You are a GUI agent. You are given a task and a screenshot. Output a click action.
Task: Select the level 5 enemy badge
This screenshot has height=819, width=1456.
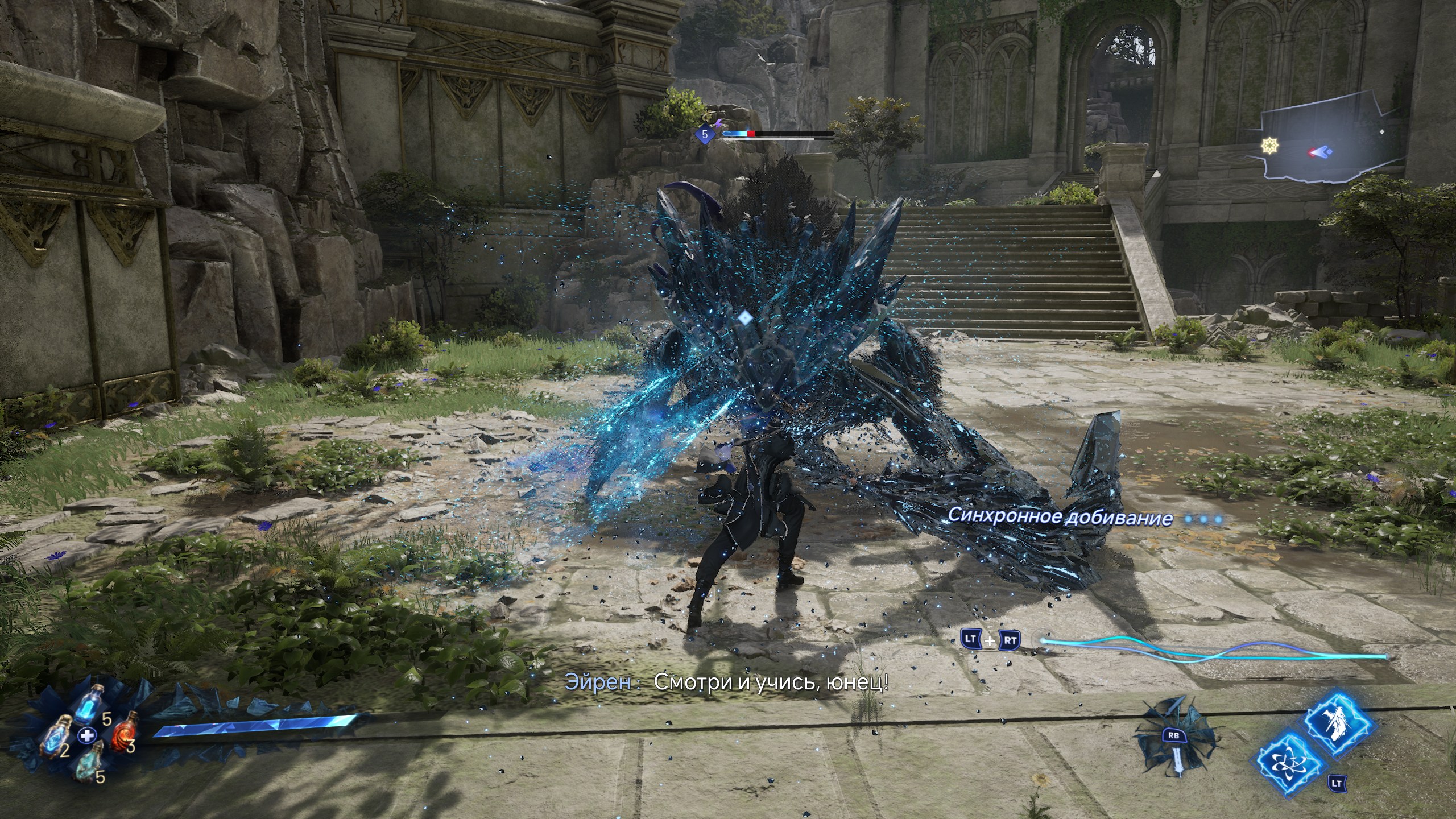pos(705,135)
